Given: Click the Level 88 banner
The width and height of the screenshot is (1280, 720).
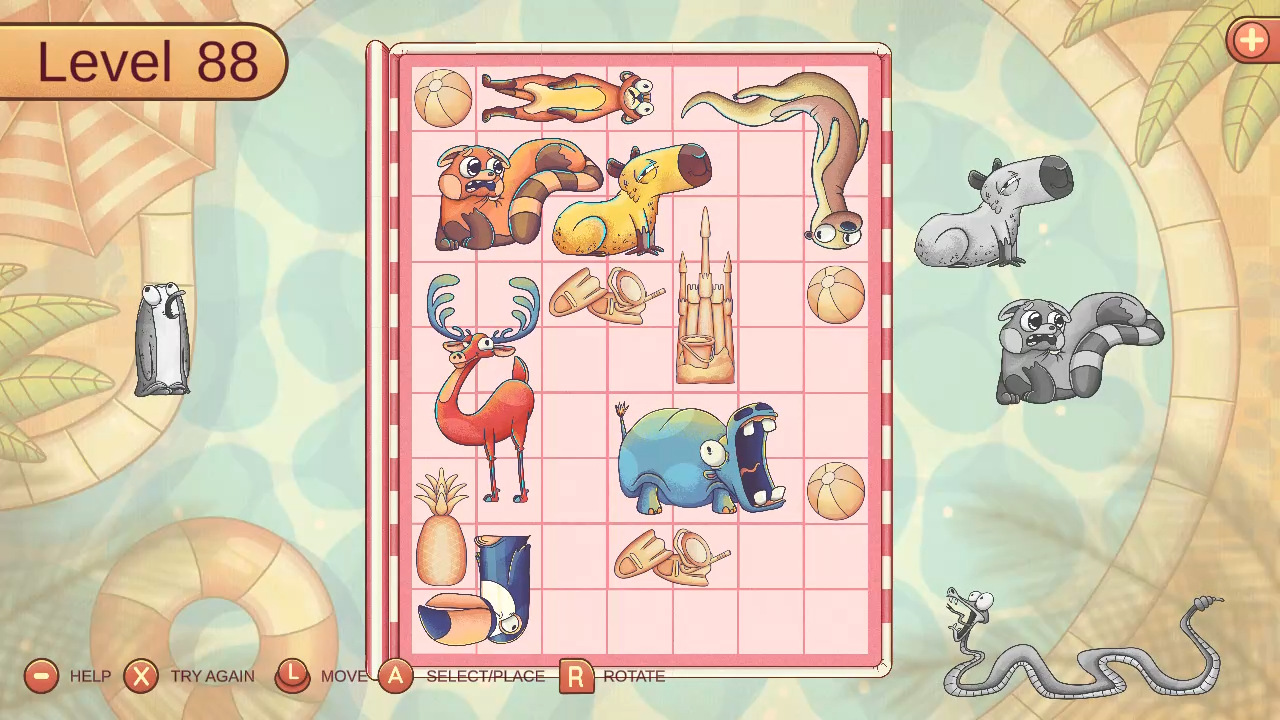Looking at the screenshot, I should [143, 62].
